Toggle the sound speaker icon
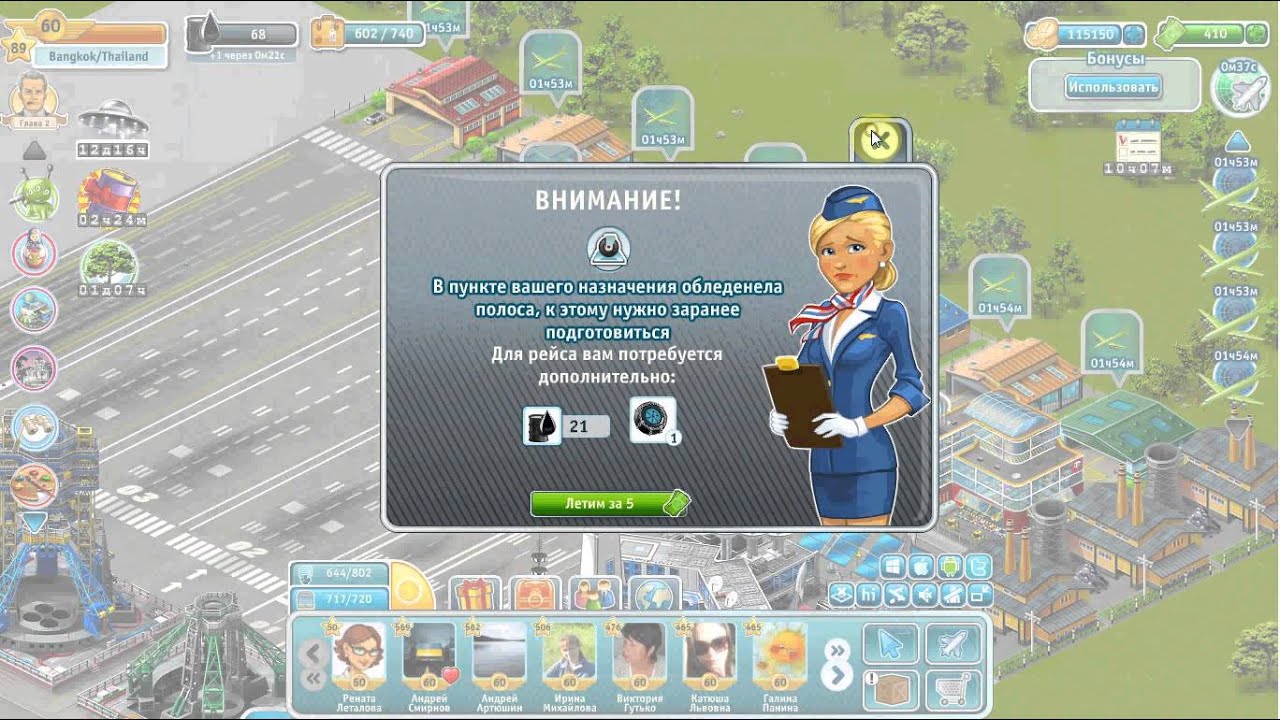 tap(924, 595)
